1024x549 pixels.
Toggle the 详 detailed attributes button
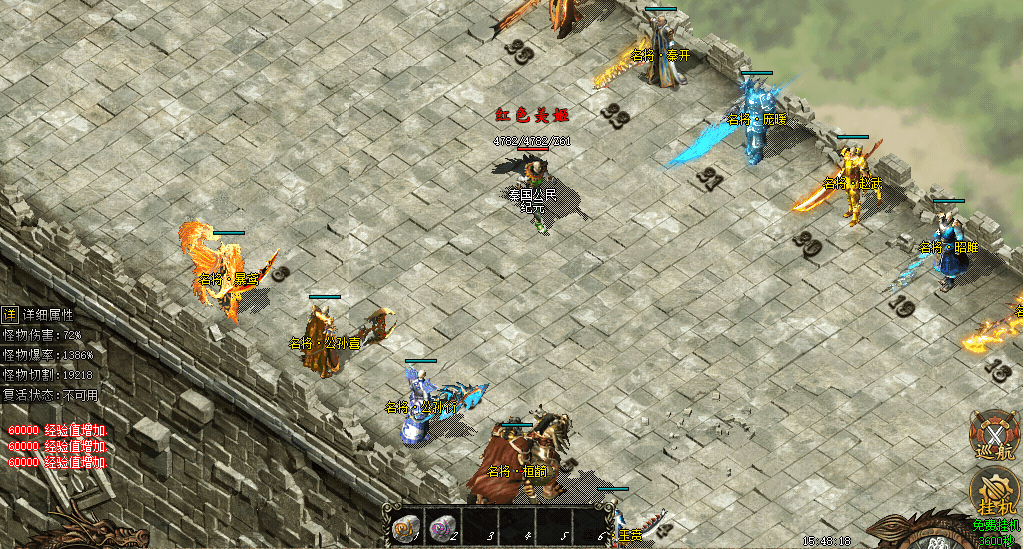[9, 314]
